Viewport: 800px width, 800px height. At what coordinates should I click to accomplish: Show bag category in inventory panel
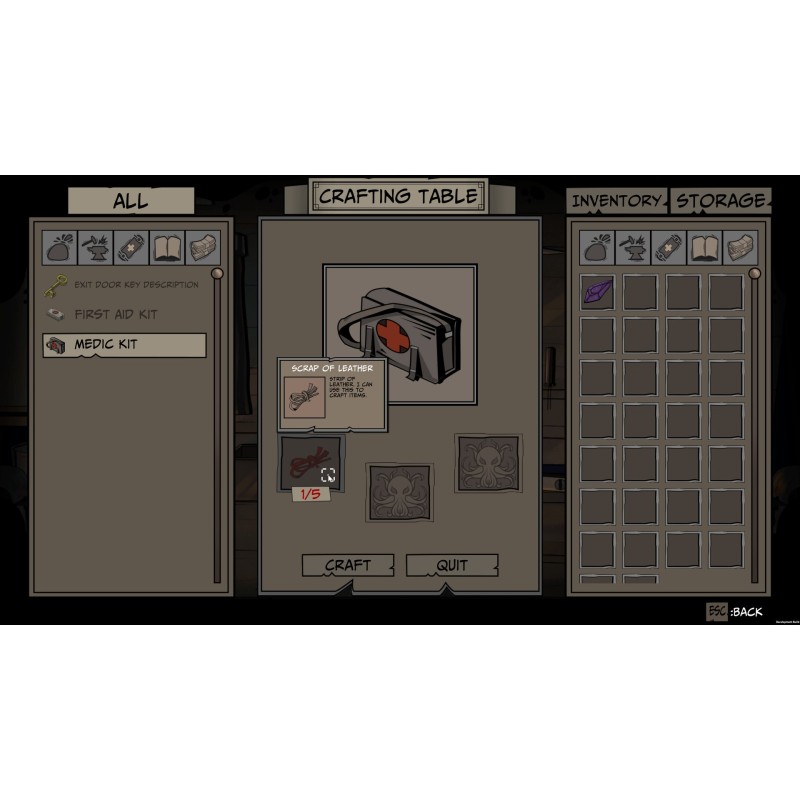(x=598, y=247)
